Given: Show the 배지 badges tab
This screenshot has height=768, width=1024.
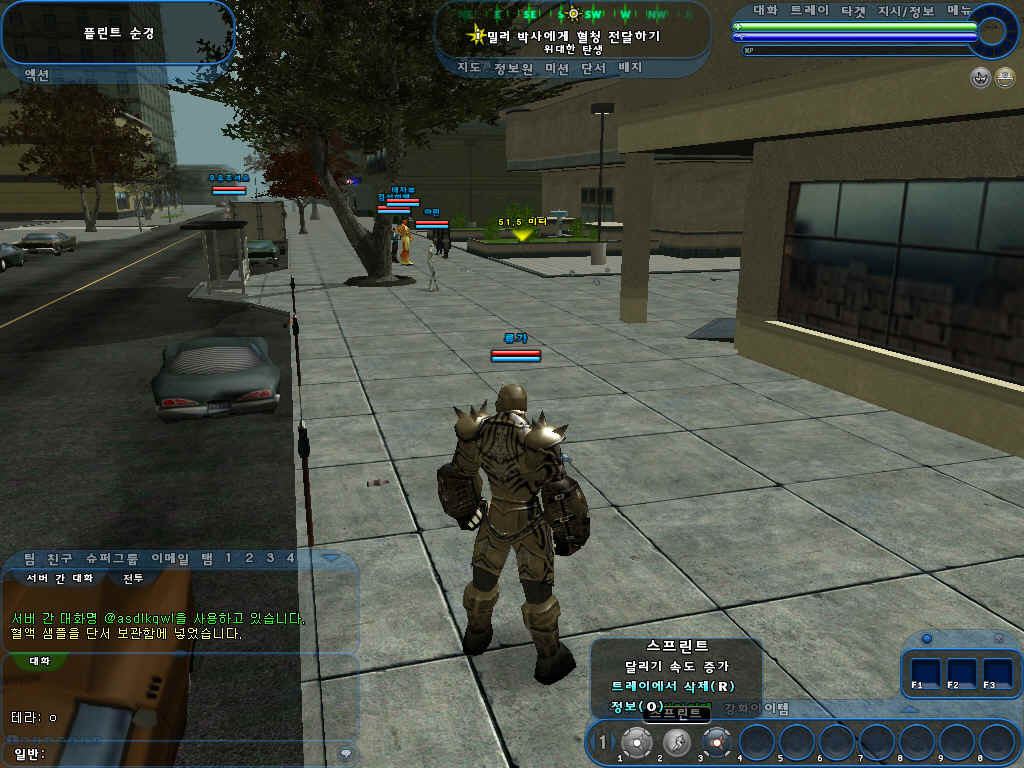Looking at the screenshot, I should point(631,68).
